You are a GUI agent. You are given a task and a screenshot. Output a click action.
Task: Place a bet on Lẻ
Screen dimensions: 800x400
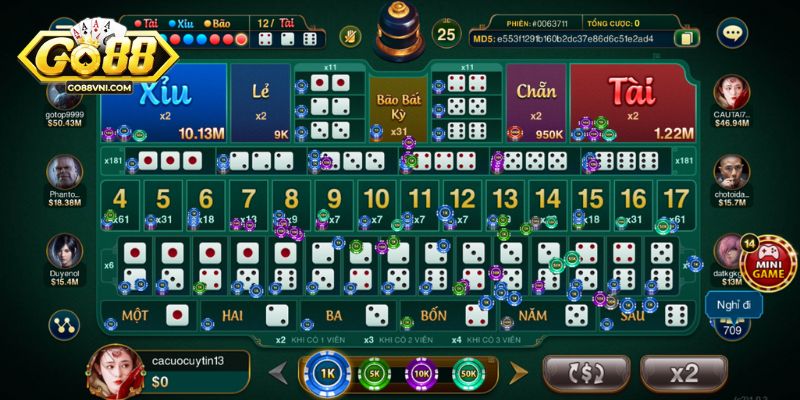(260, 102)
